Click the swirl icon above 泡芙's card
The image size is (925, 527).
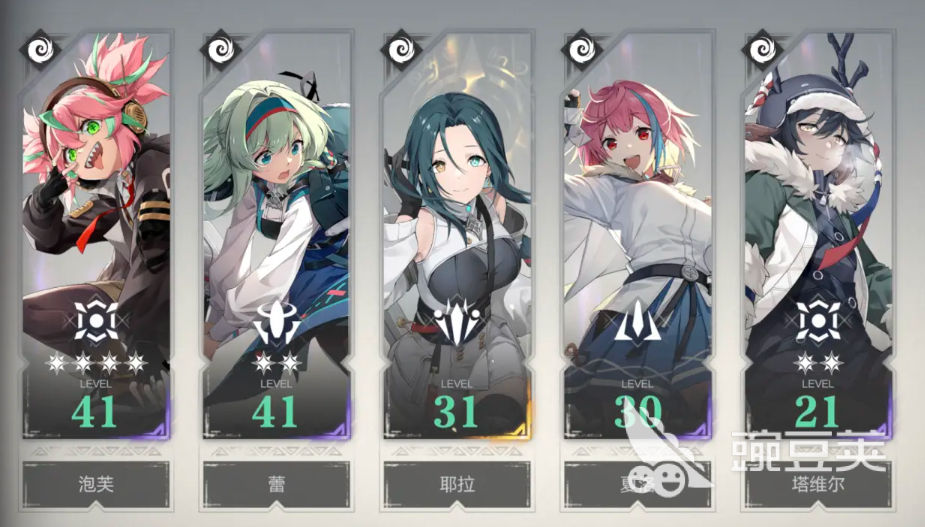point(40,48)
